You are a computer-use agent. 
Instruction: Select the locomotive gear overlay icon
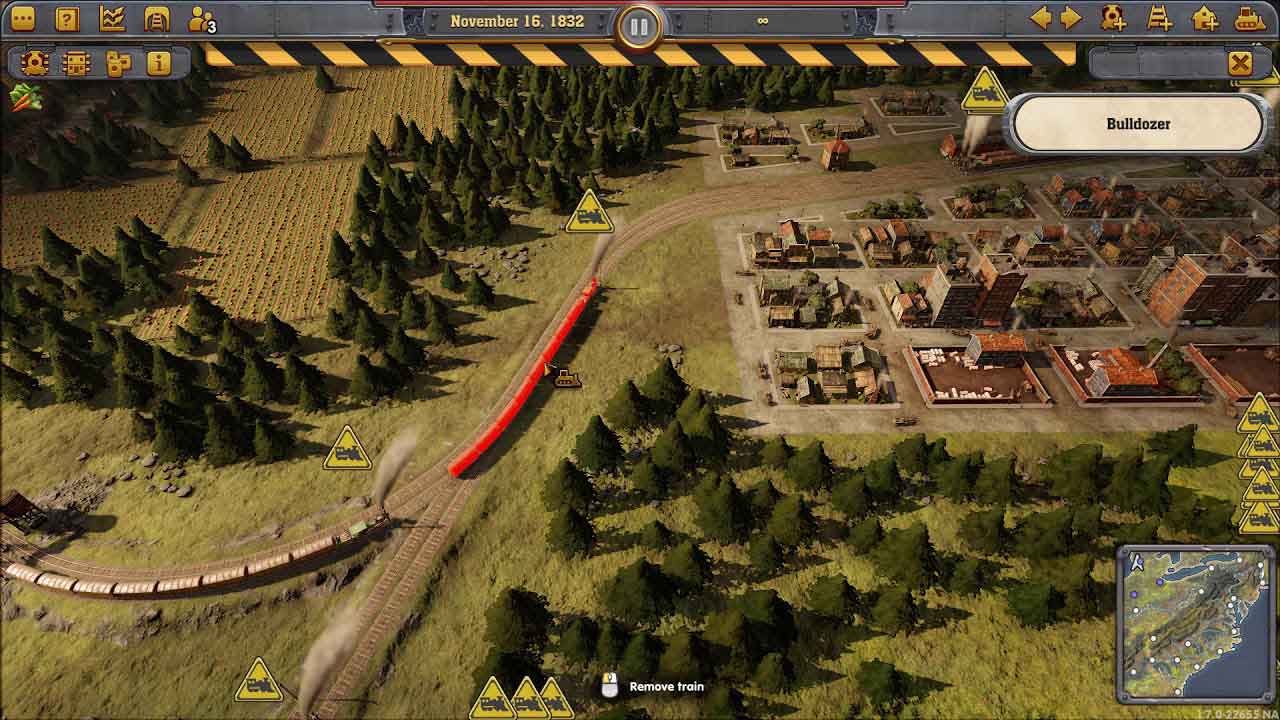click(x=35, y=63)
